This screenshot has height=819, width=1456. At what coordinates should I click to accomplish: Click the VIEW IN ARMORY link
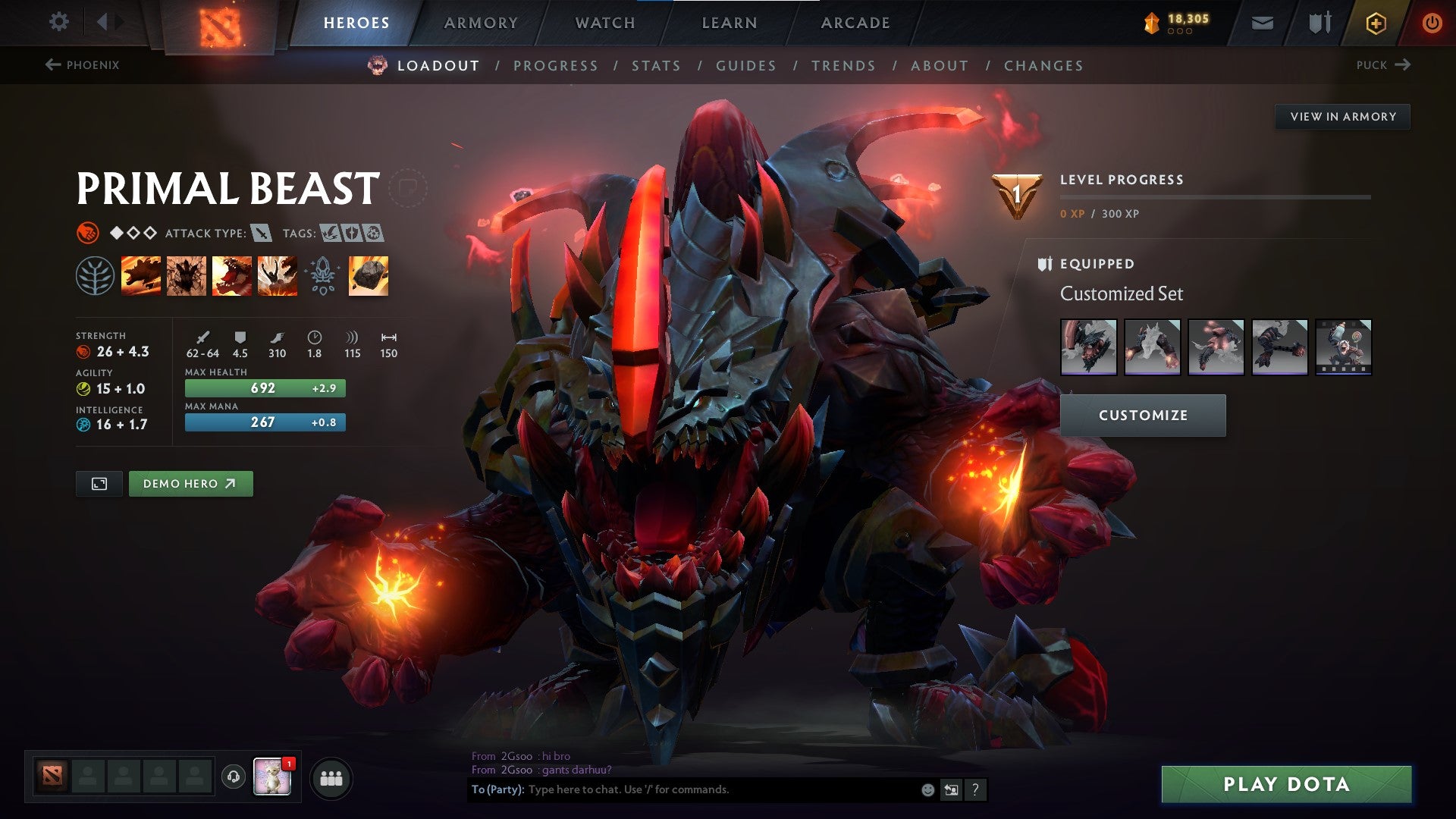[1343, 116]
